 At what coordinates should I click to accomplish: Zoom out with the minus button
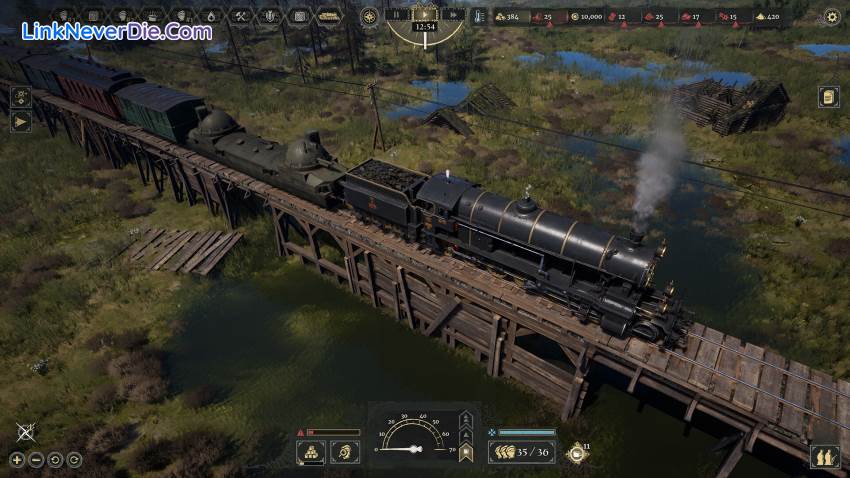click(35, 459)
